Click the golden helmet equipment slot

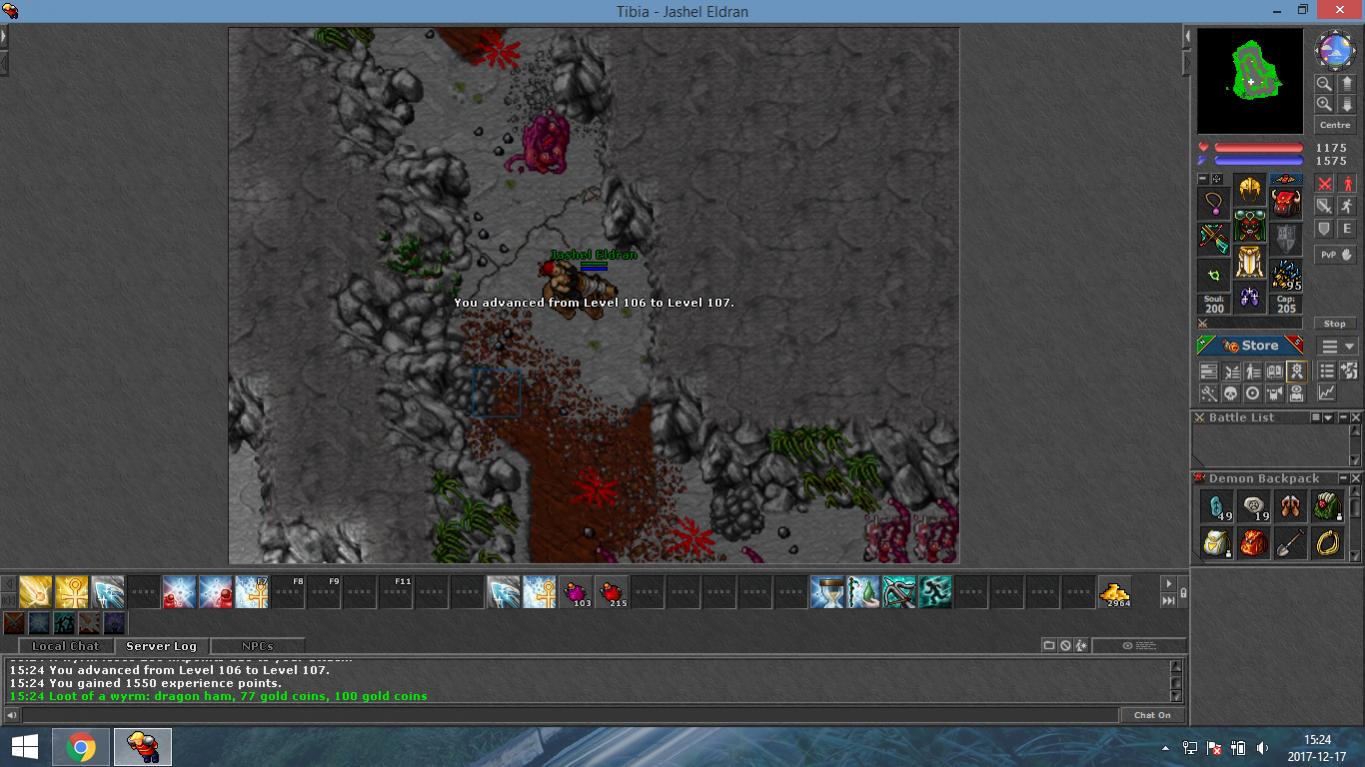pos(1250,188)
